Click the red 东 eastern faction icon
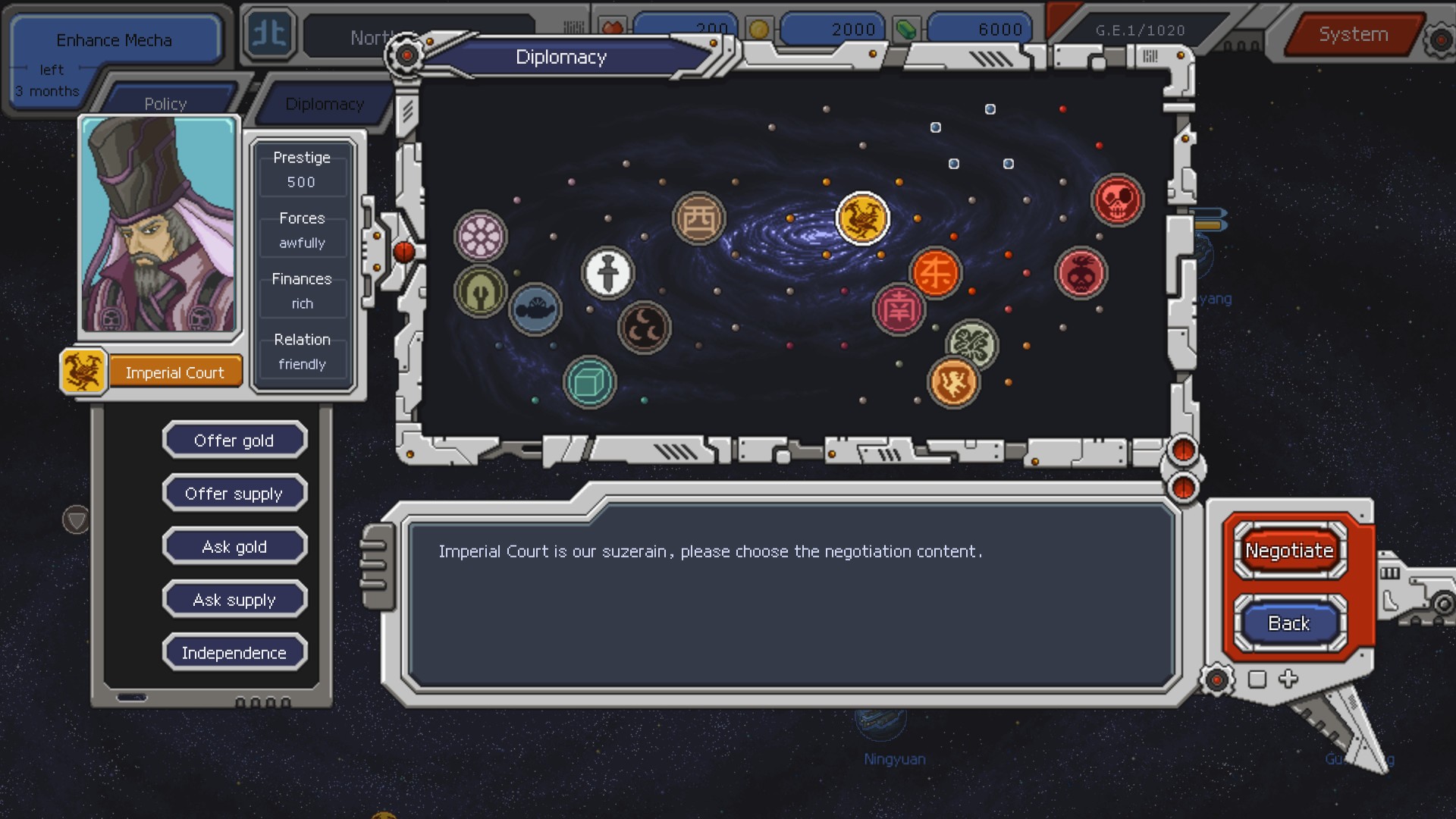 937,273
